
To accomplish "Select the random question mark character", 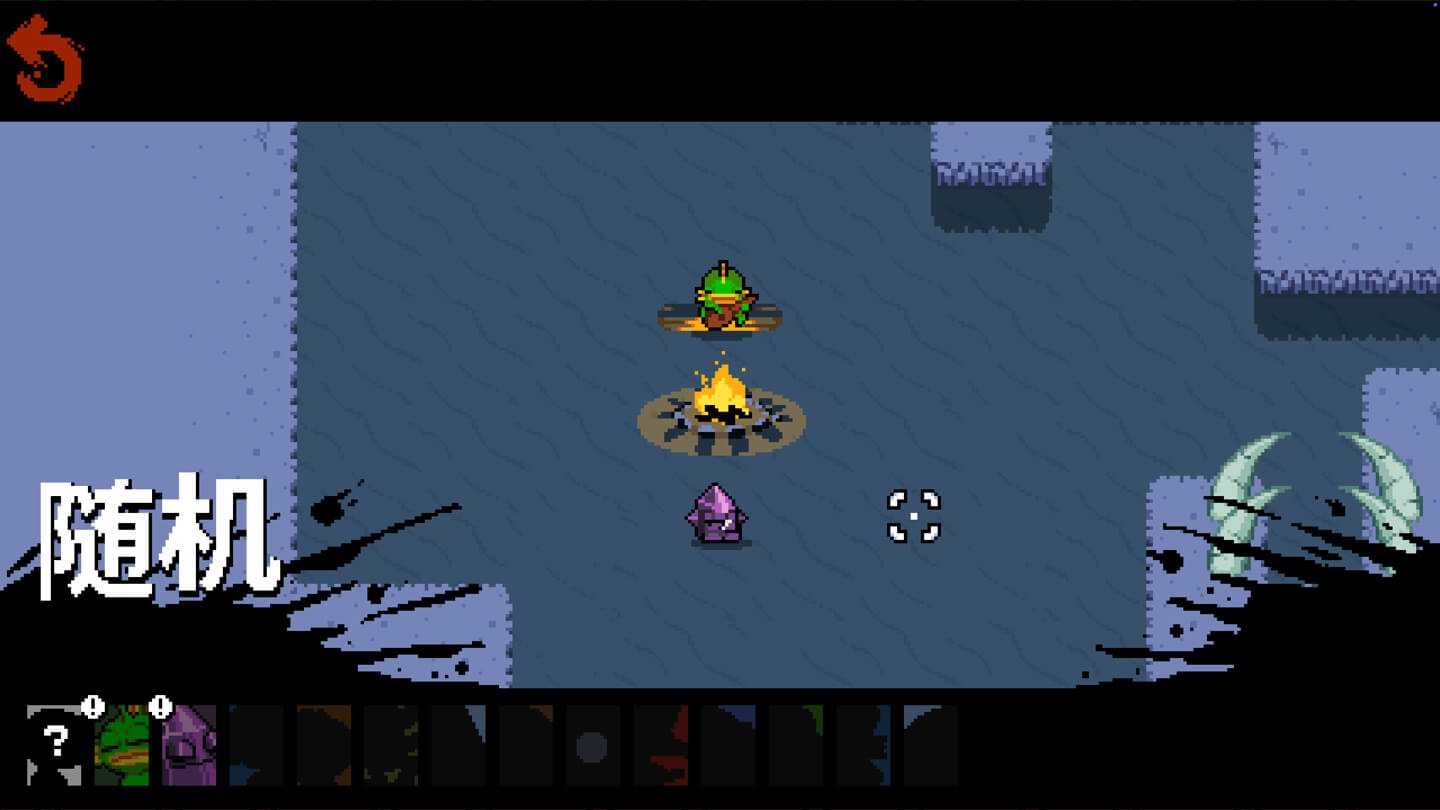I will click(x=54, y=744).
